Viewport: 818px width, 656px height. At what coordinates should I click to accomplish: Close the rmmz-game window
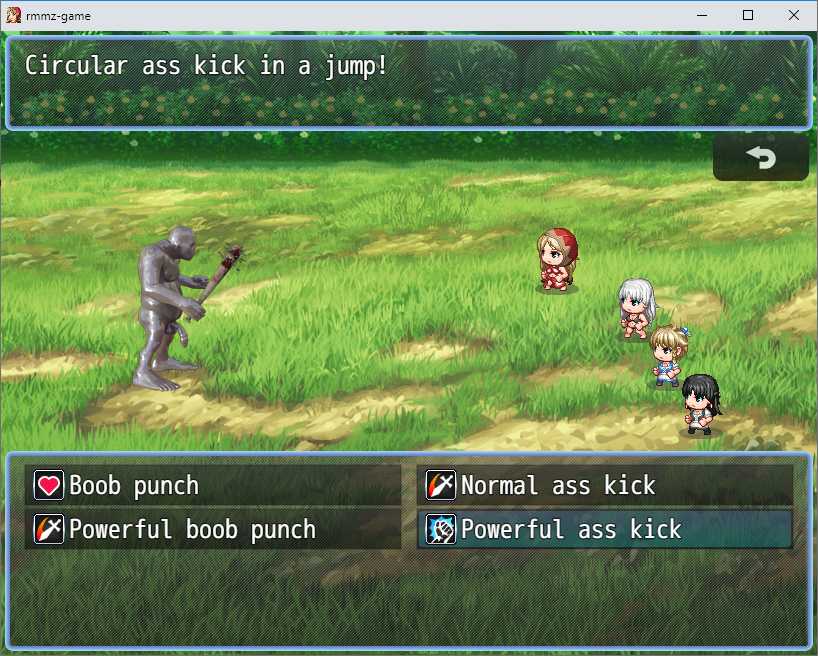coord(793,15)
